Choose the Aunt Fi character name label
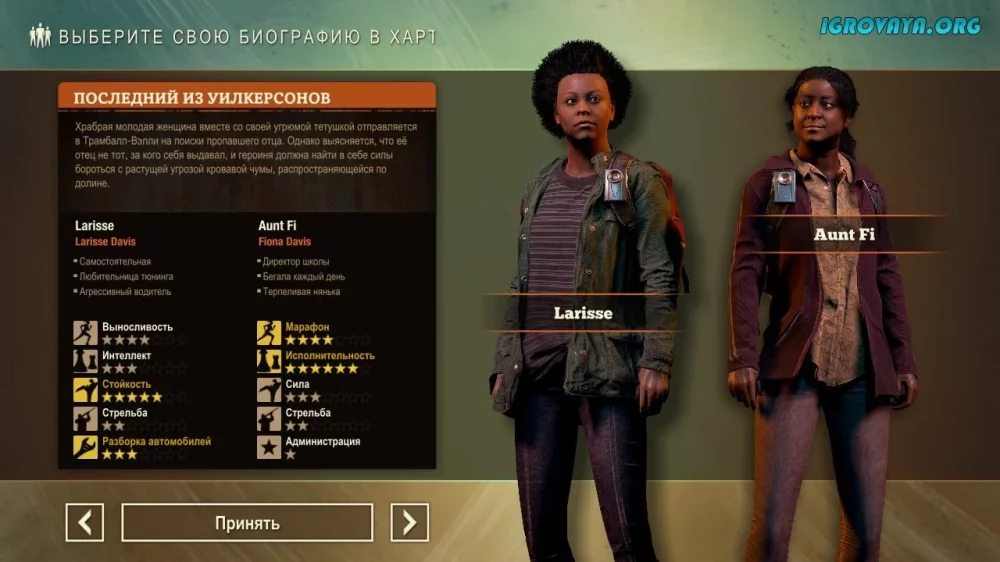Screen dimensions: 1000x562 (x=845, y=234)
